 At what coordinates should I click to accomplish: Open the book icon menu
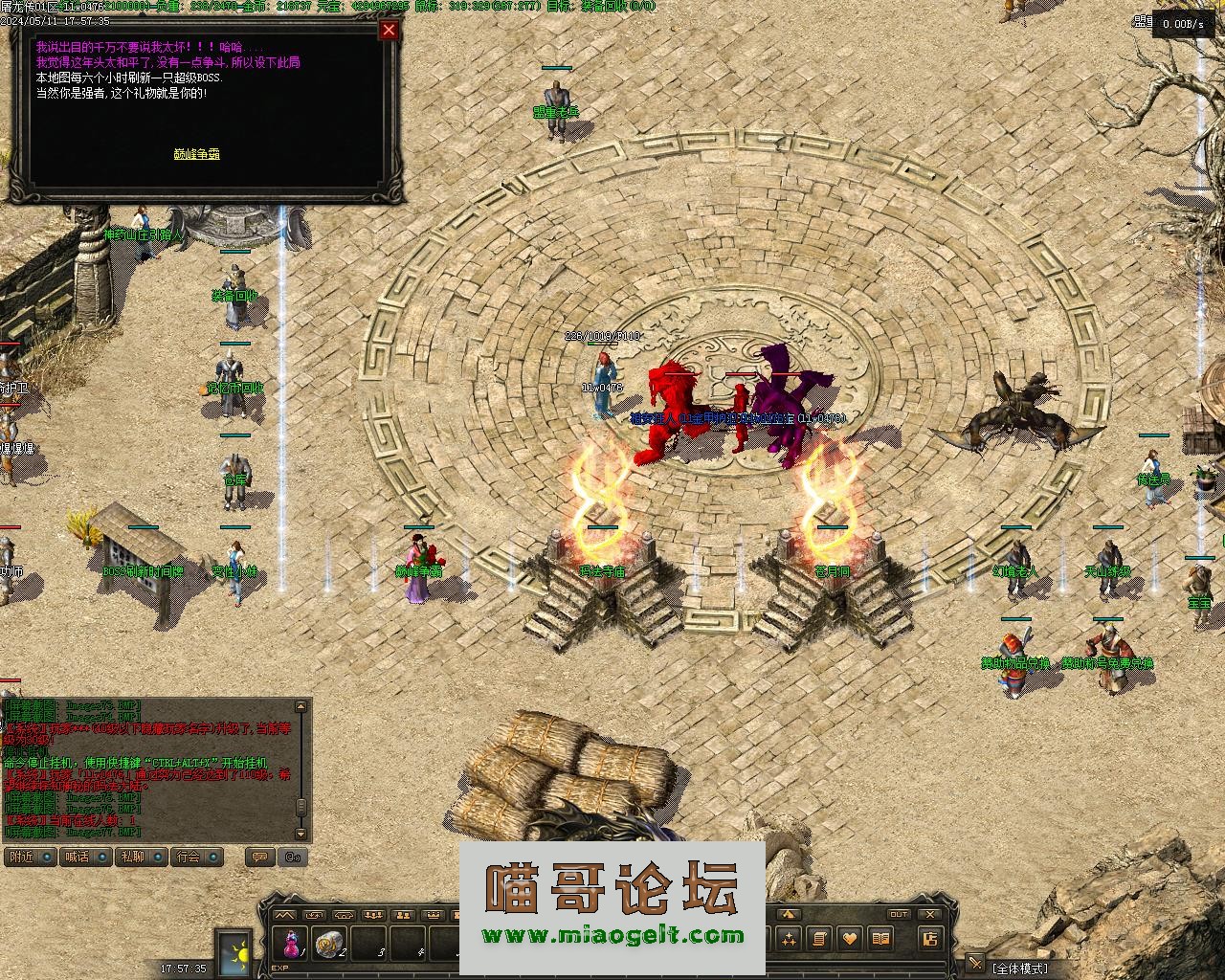(x=880, y=939)
